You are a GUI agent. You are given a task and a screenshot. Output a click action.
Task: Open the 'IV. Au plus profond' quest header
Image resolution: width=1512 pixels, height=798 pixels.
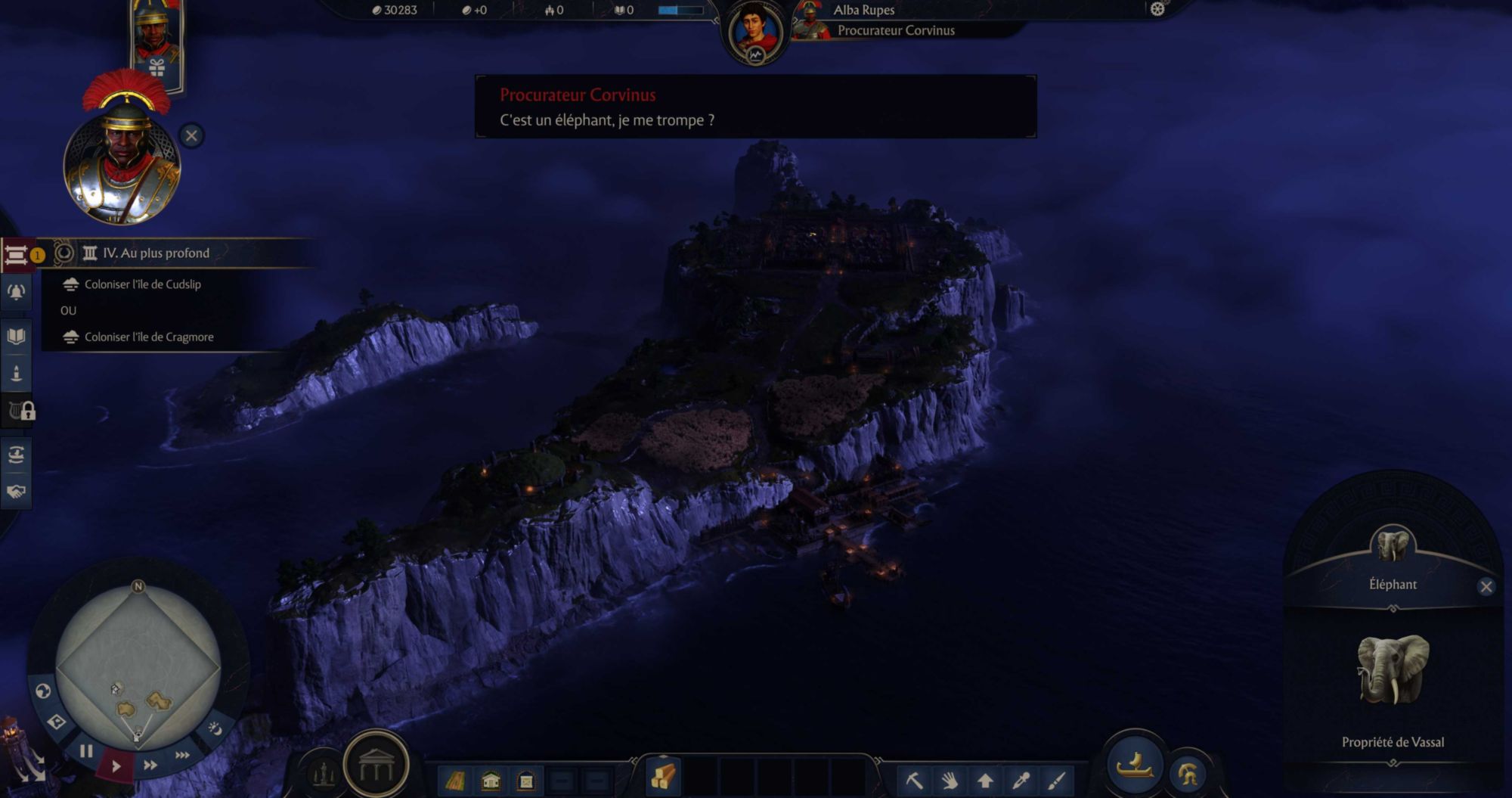click(x=156, y=253)
